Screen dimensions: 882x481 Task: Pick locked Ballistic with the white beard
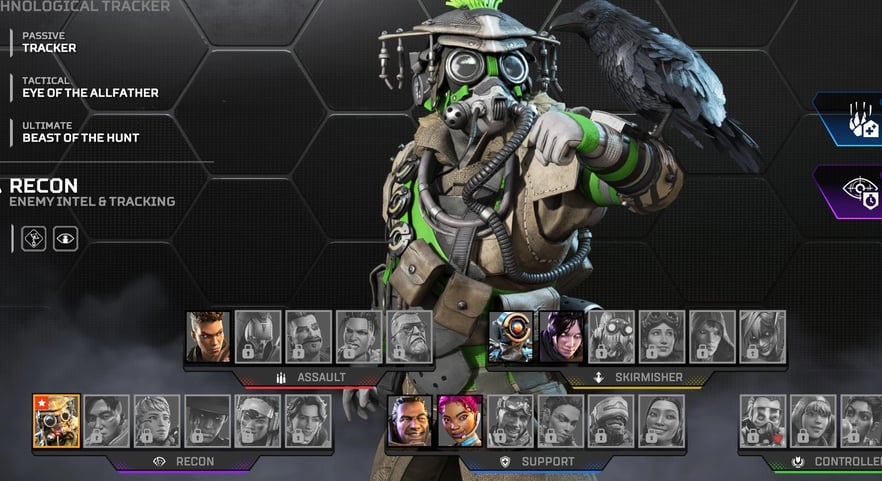coord(409,337)
